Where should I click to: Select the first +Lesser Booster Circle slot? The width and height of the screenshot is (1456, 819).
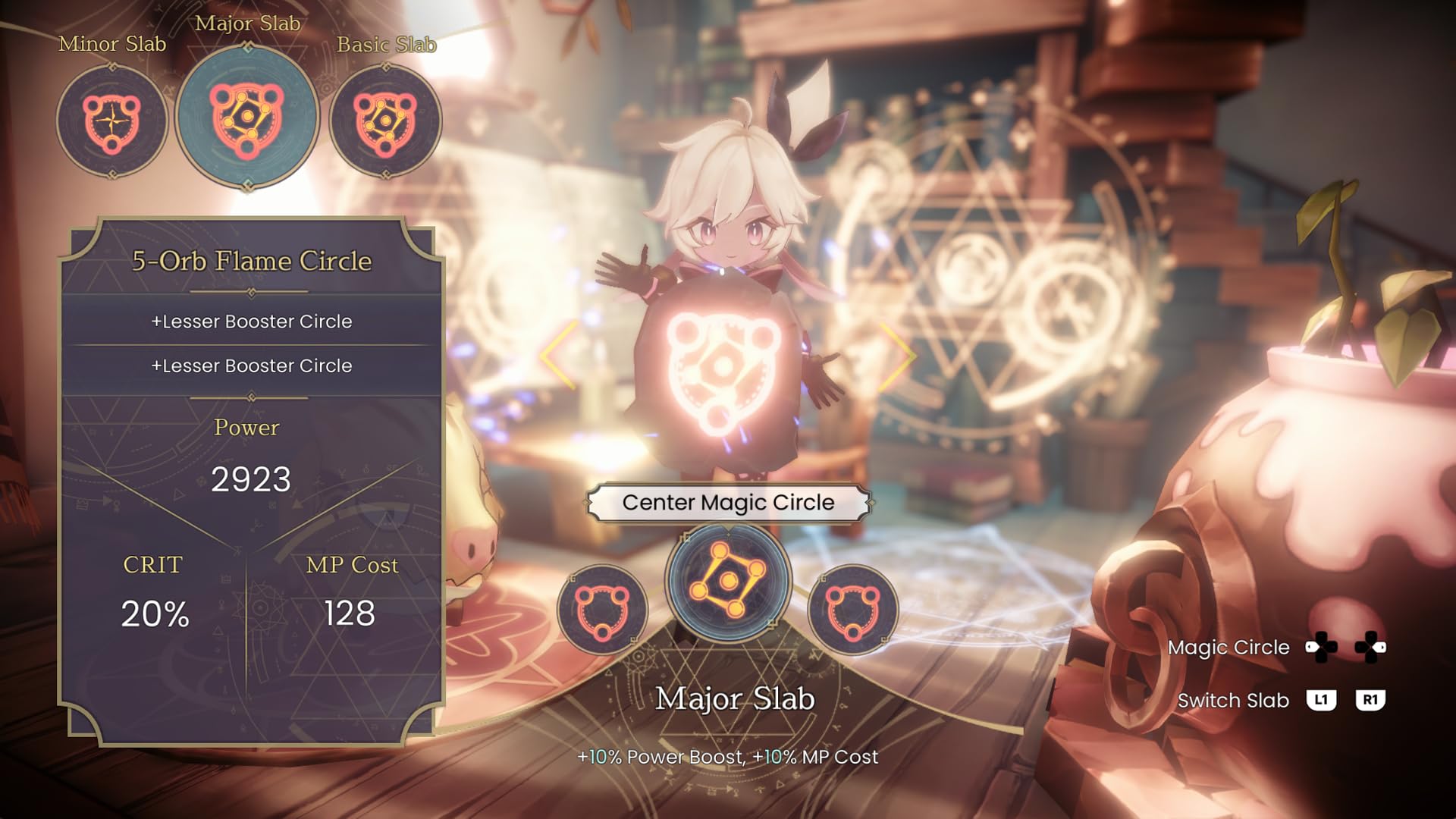point(253,322)
